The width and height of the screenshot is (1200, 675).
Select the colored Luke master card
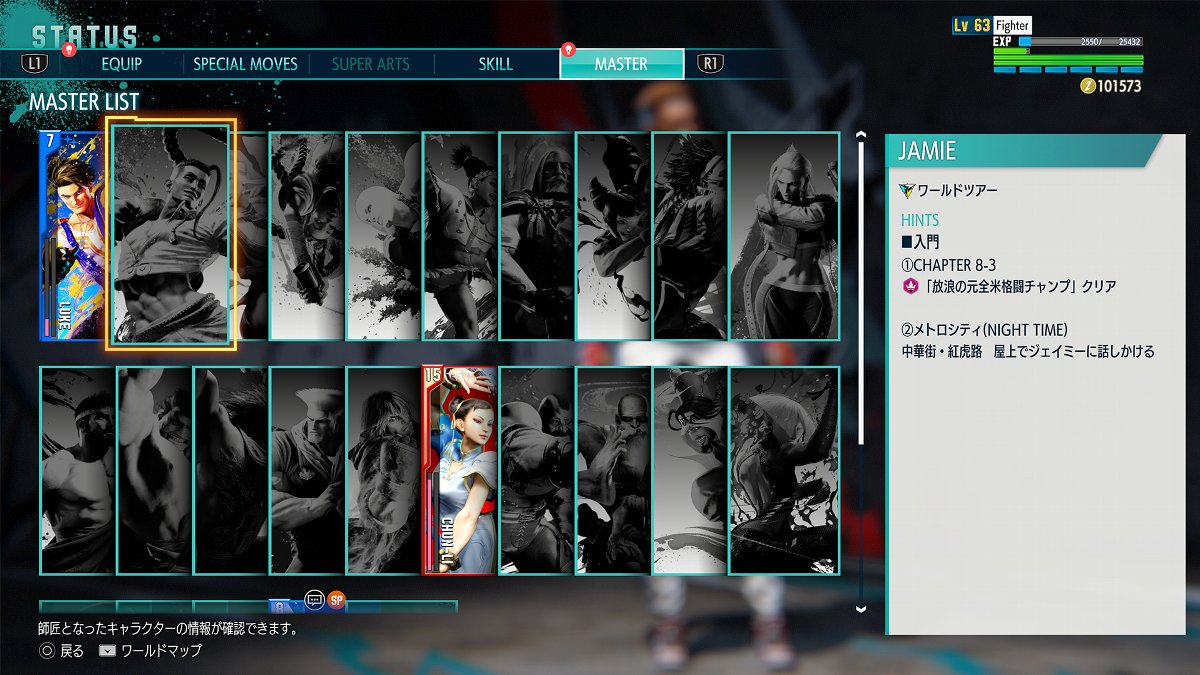(70, 236)
